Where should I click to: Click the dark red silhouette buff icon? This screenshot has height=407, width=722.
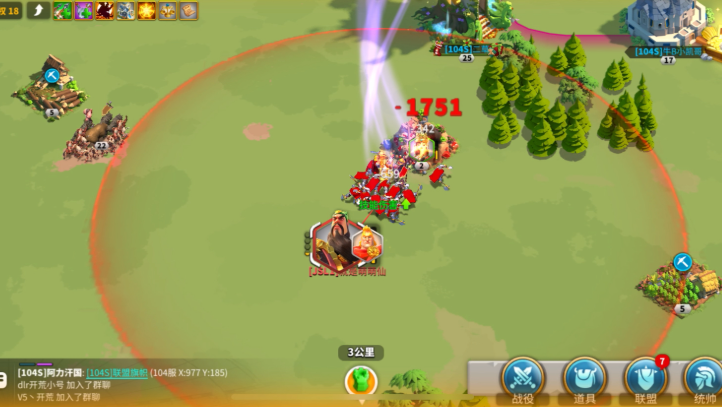click(104, 11)
